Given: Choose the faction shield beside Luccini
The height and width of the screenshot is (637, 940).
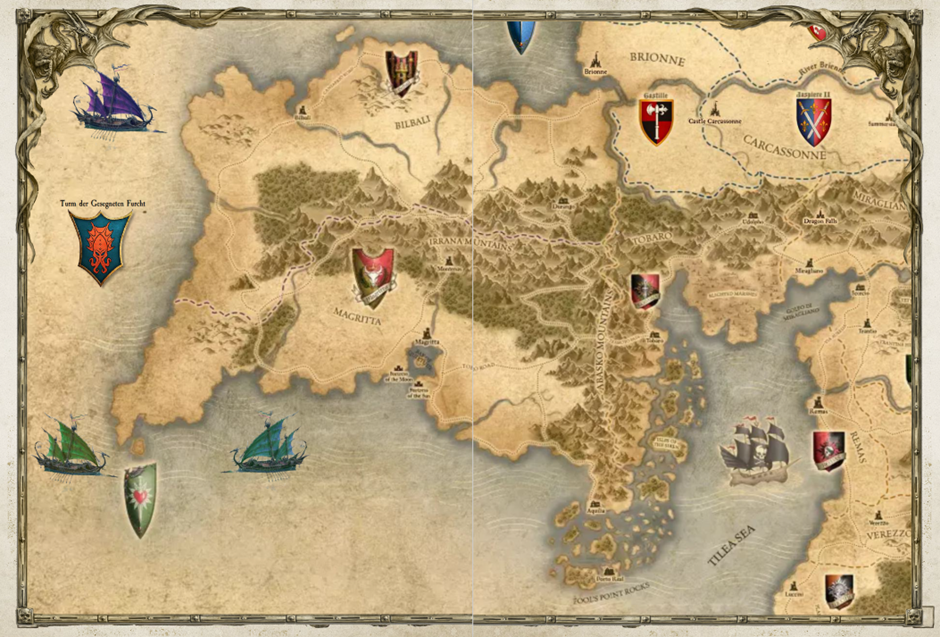Looking at the screenshot, I should tap(839, 591).
